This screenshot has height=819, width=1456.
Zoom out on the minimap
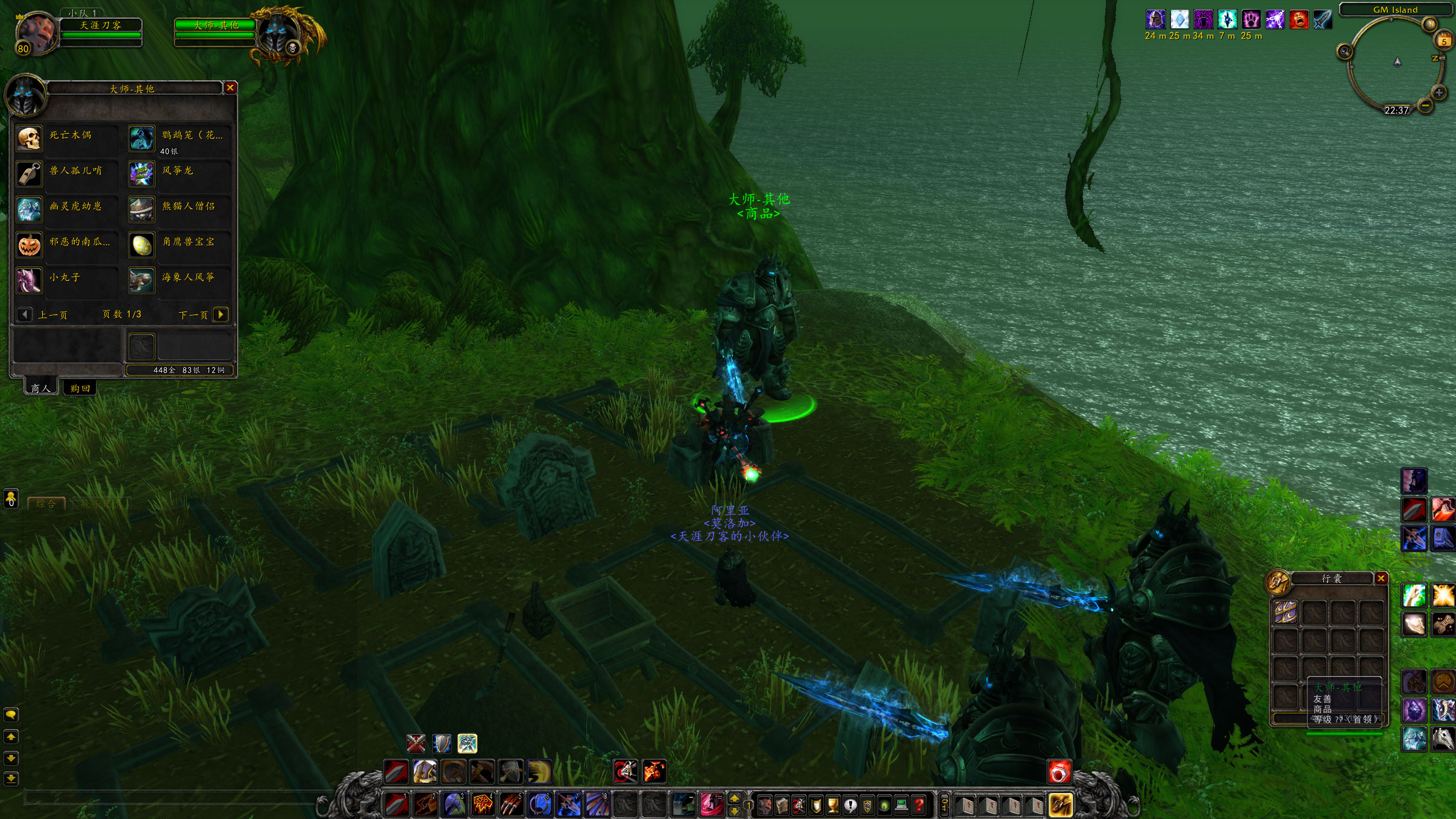click(1425, 105)
